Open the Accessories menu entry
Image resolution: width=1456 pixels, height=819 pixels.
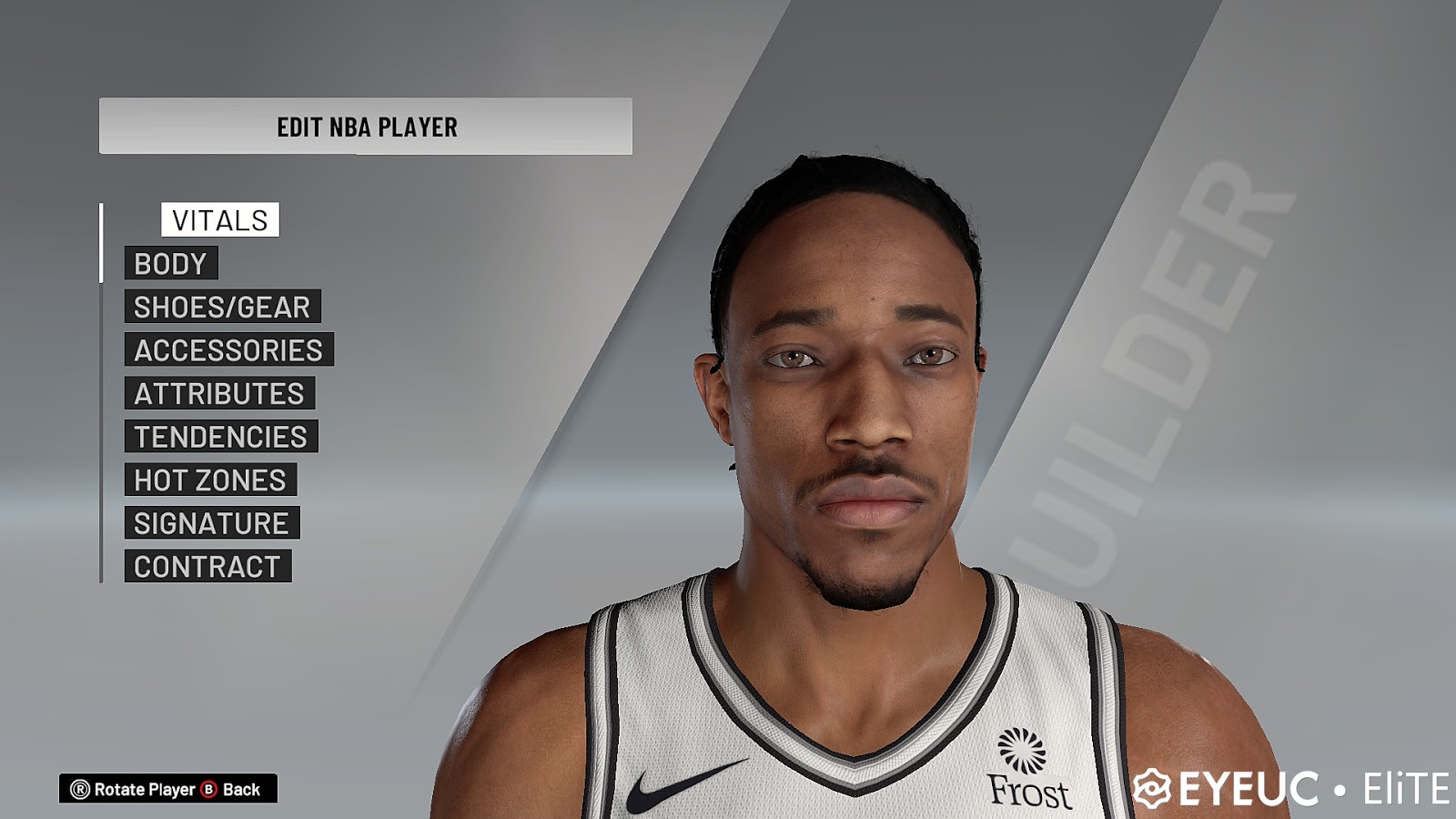[228, 350]
